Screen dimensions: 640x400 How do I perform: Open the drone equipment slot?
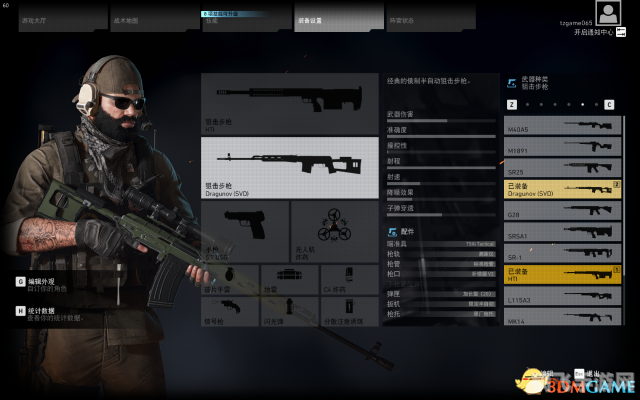pyautogui.click(x=321, y=230)
